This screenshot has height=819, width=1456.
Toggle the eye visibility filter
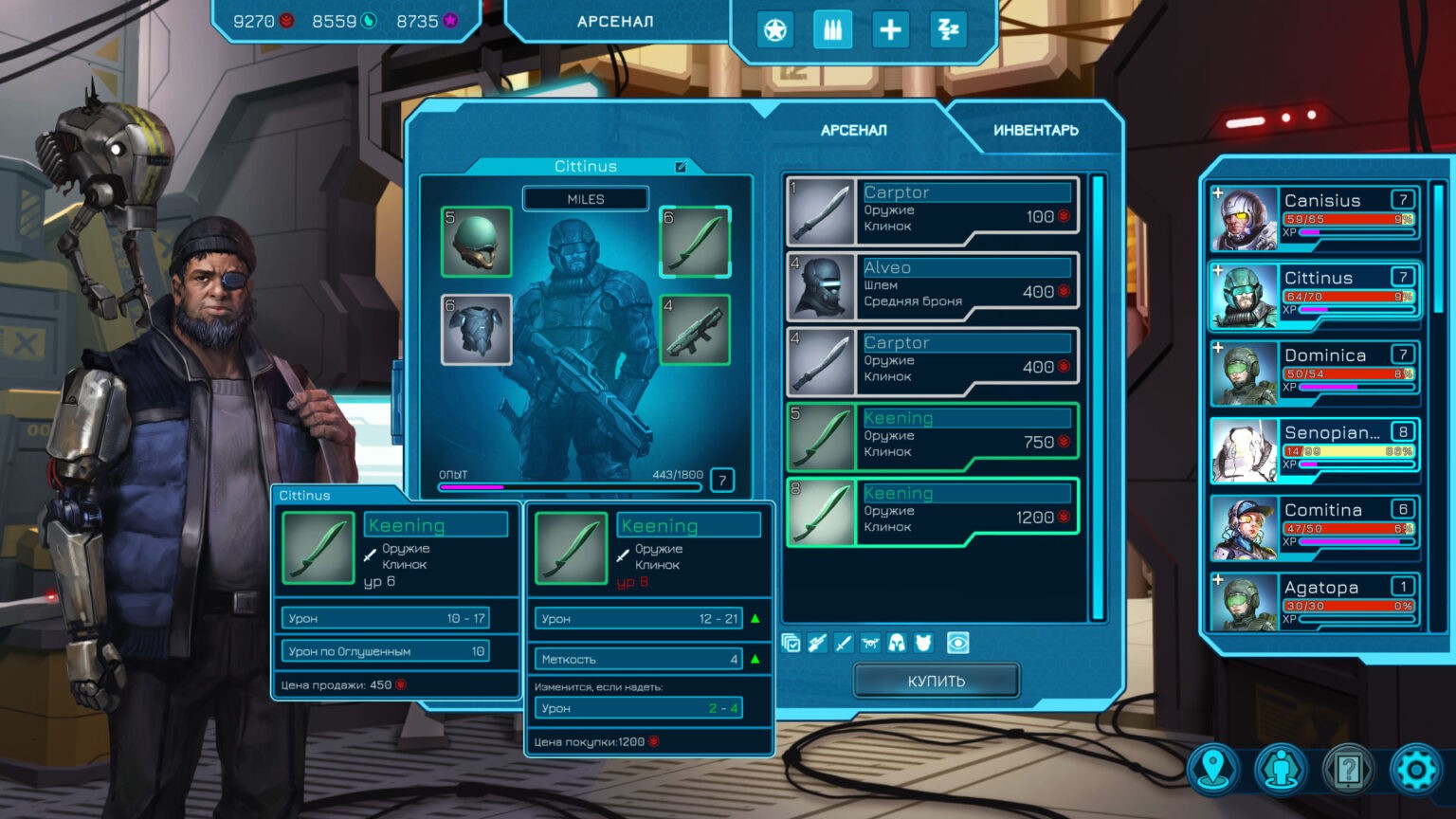click(x=958, y=644)
